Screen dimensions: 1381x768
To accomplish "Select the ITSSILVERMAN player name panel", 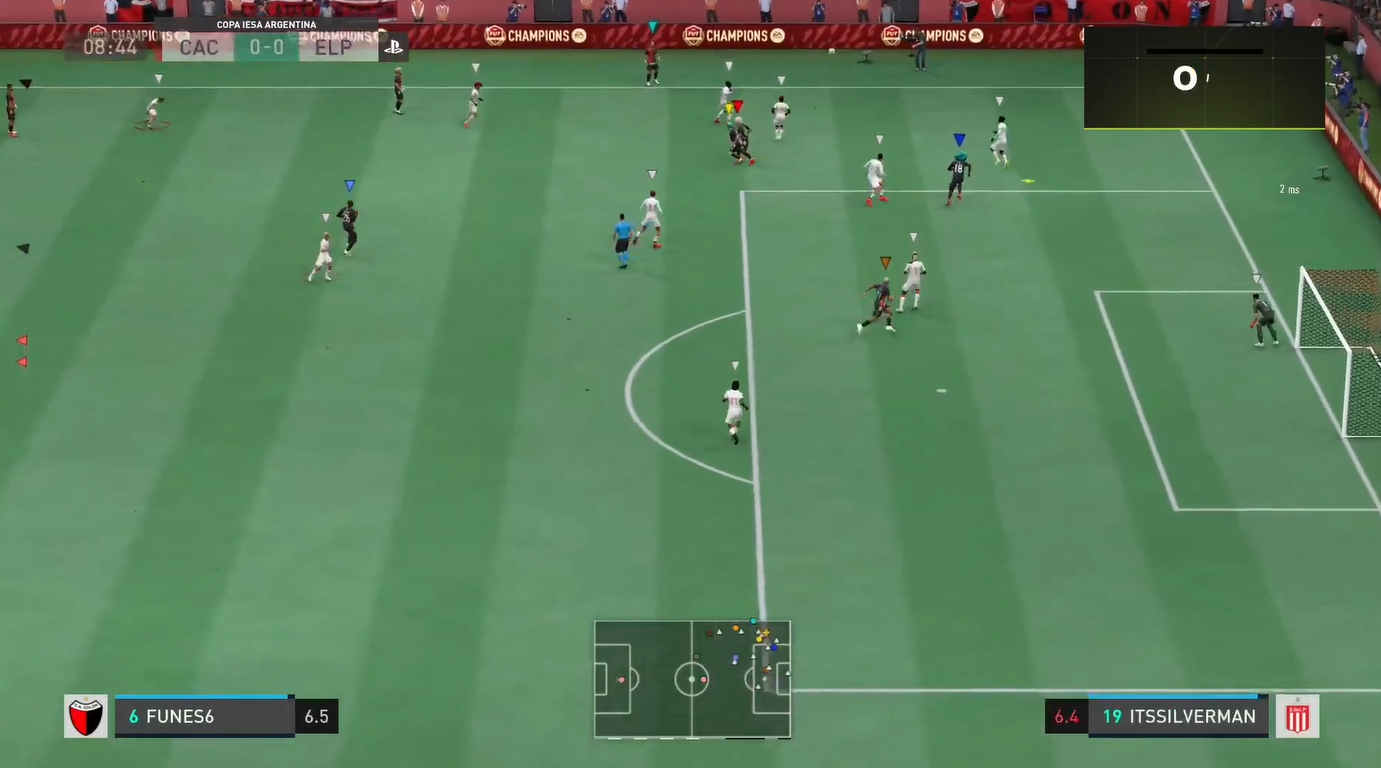I will click(1178, 716).
